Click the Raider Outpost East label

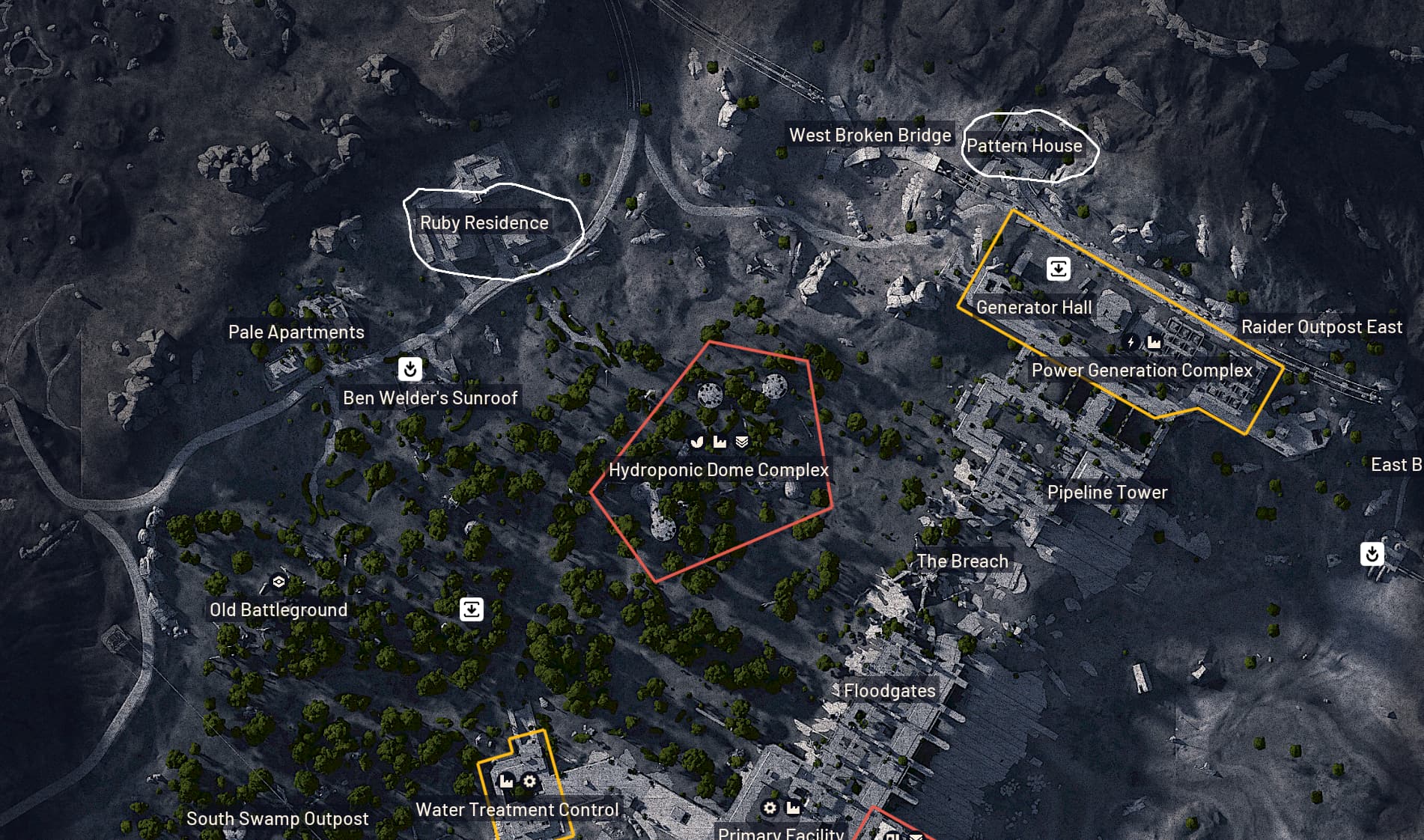1321,327
